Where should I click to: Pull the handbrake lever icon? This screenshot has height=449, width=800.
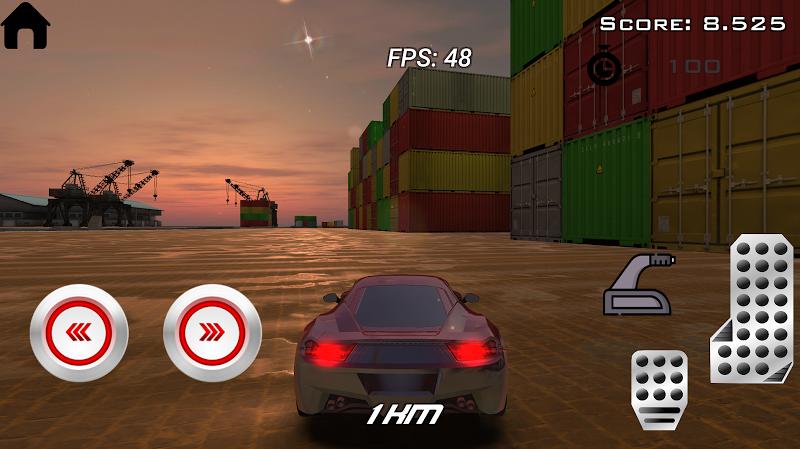pyautogui.click(x=636, y=285)
